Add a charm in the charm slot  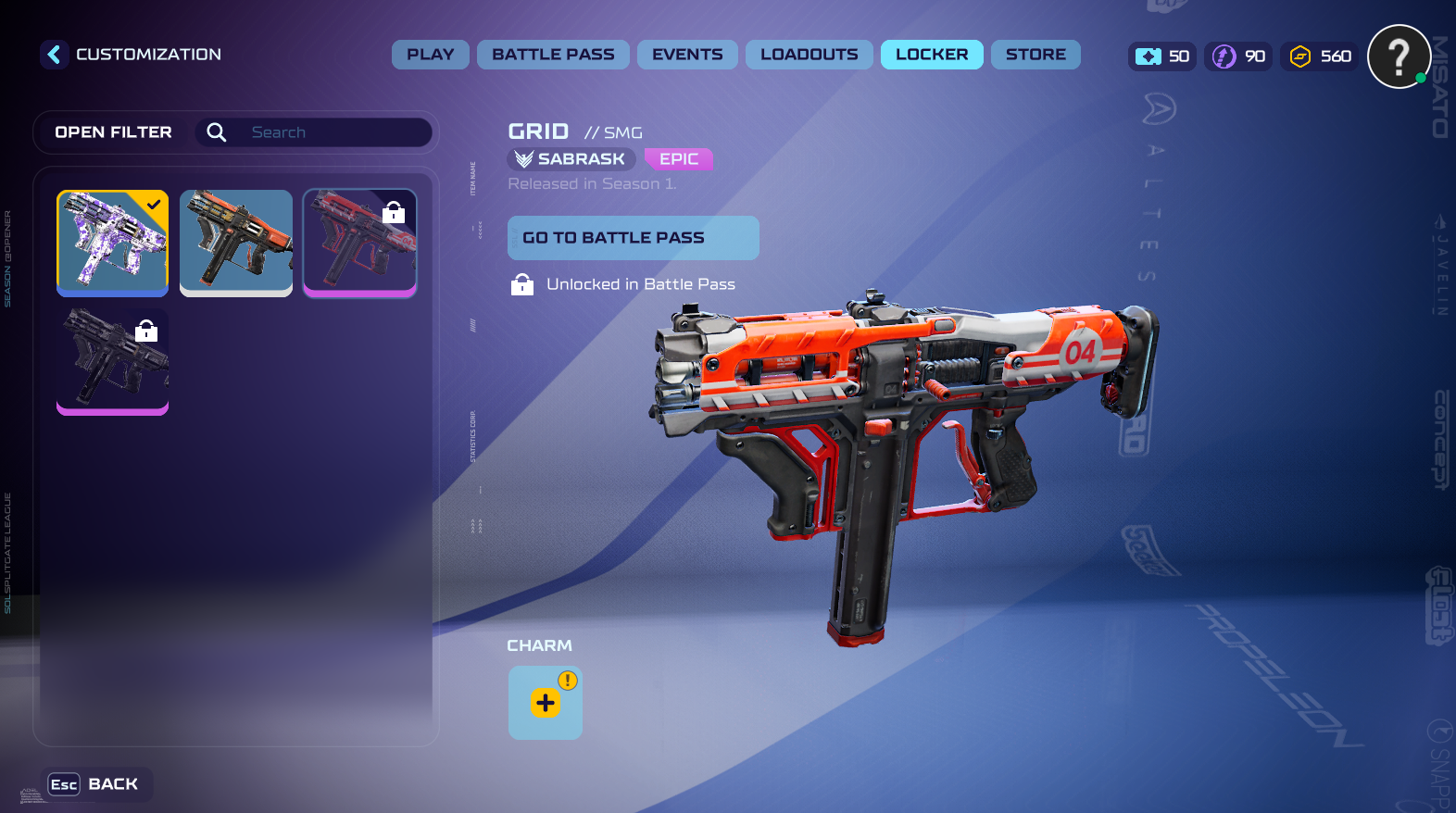pos(546,703)
